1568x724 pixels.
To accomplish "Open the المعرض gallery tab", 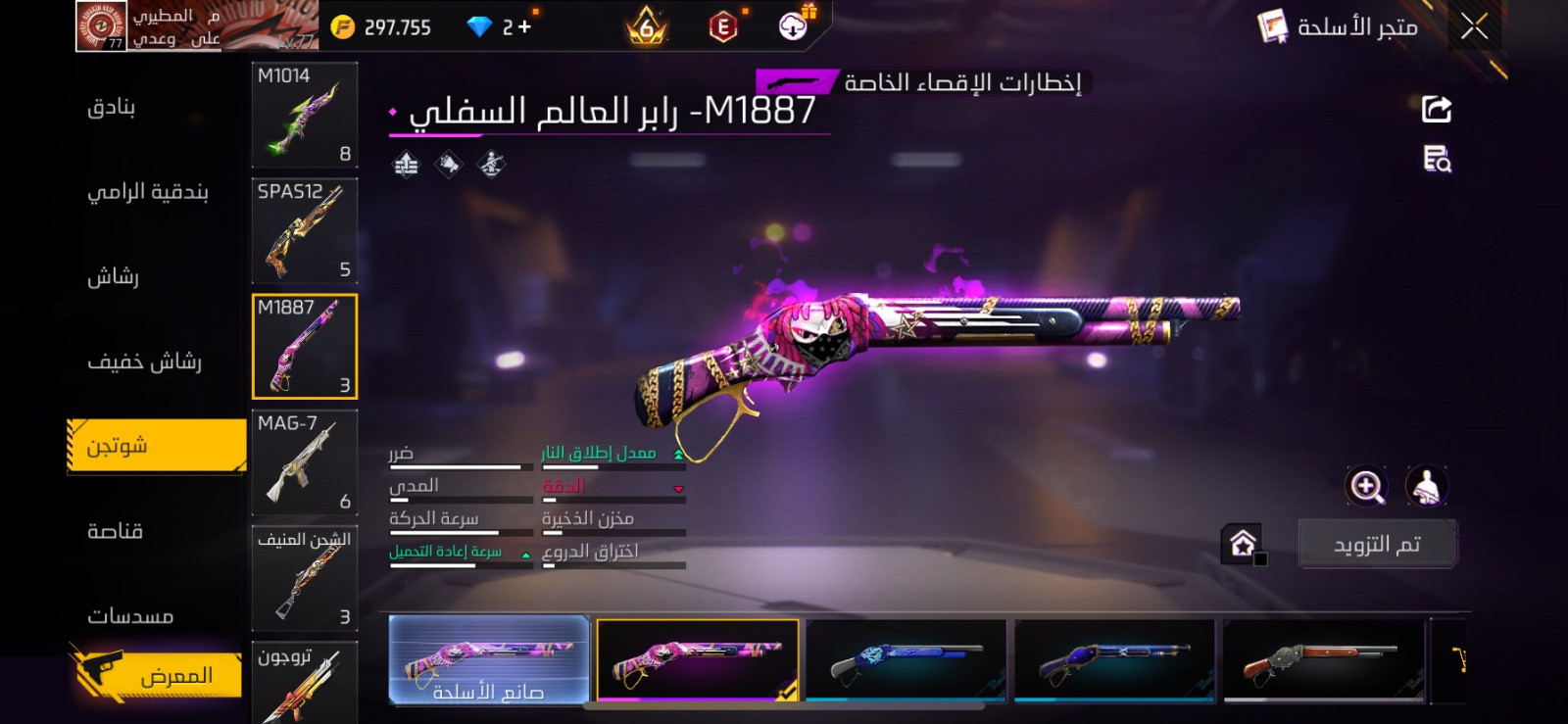I will tap(157, 674).
